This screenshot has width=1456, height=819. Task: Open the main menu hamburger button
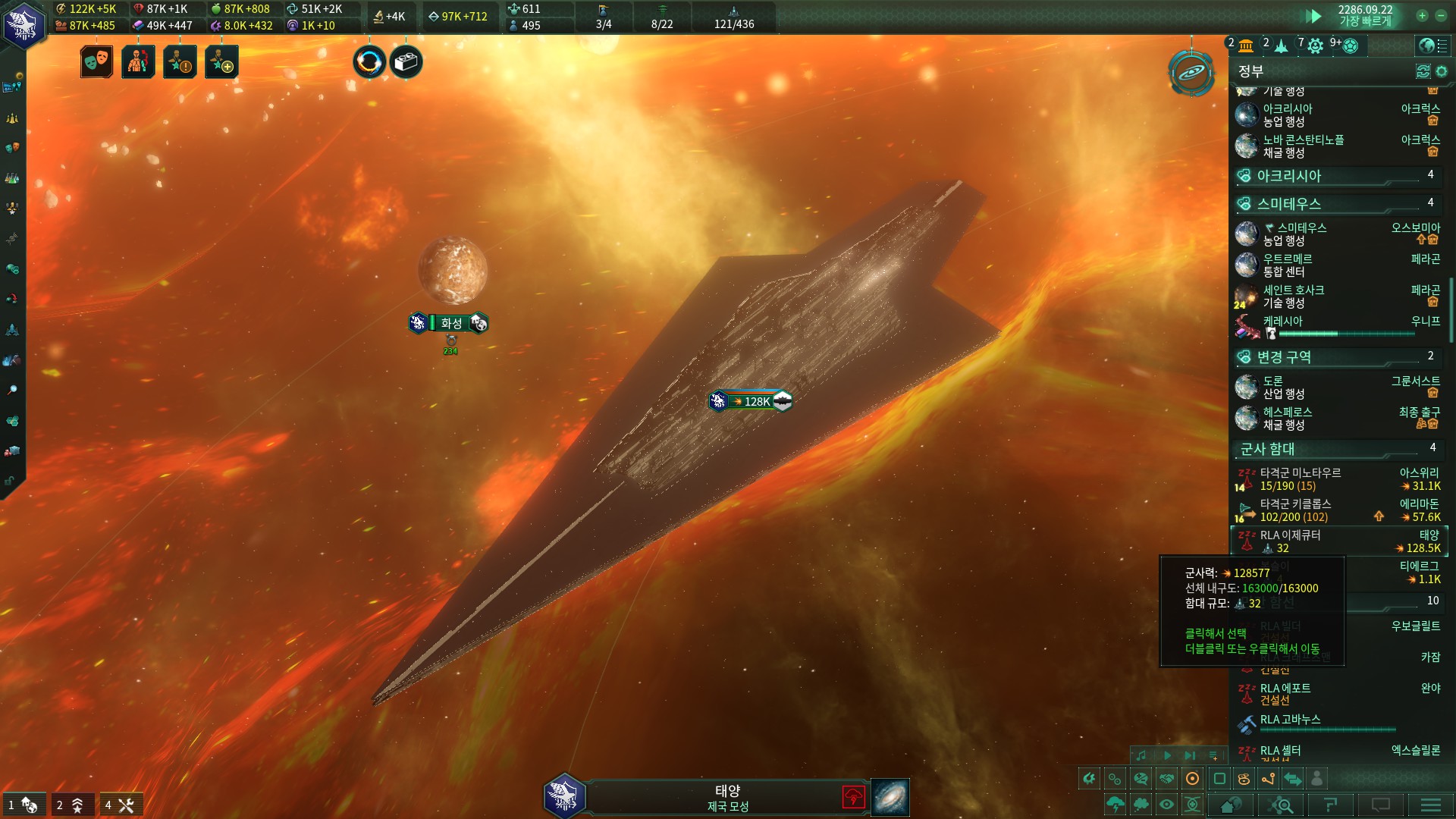pos(1430,805)
